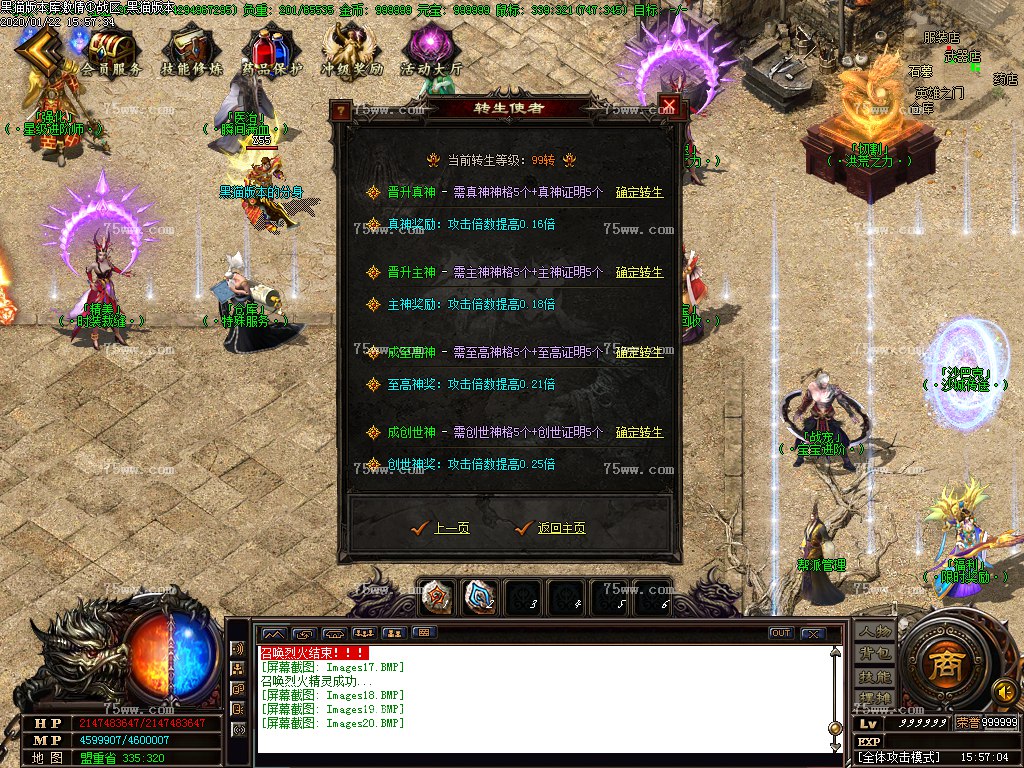The height and width of the screenshot is (768, 1024).
Task: Confirm rebirth for 晋升真神
Action: click(x=639, y=192)
